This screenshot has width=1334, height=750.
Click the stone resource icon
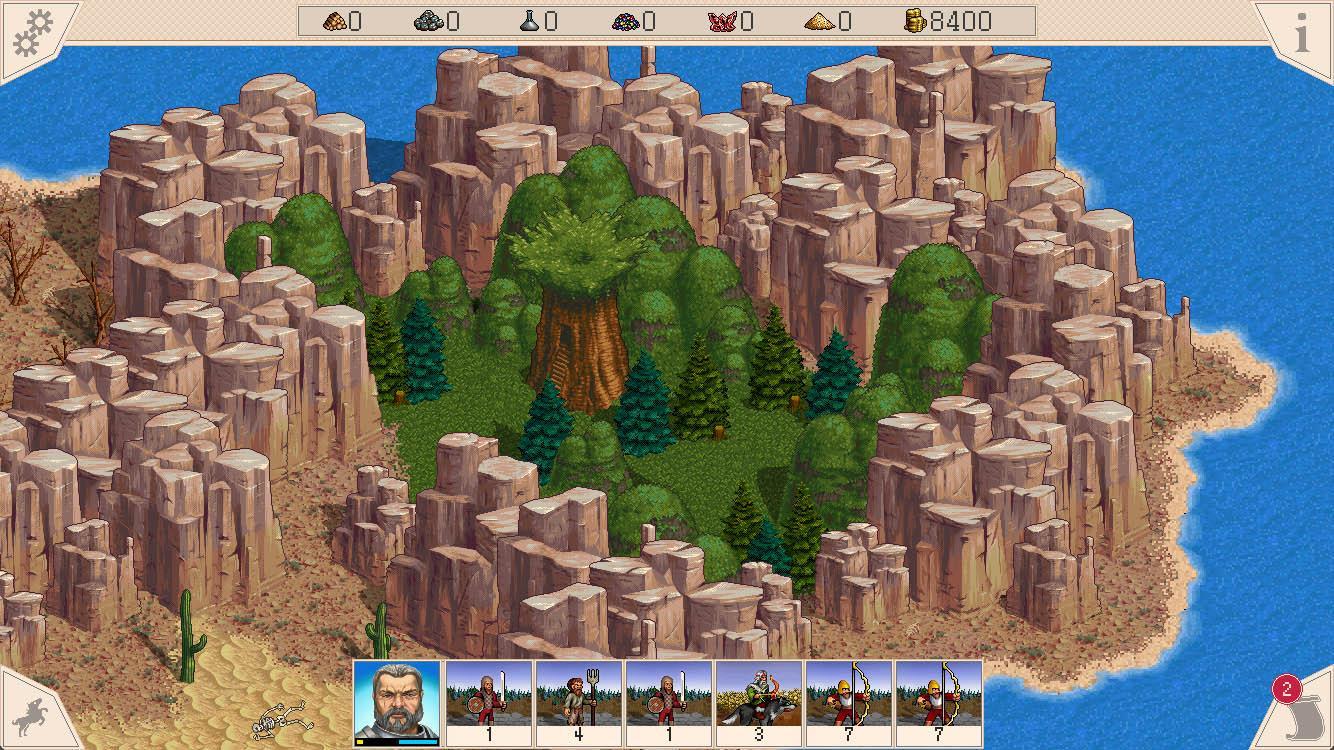(x=428, y=22)
